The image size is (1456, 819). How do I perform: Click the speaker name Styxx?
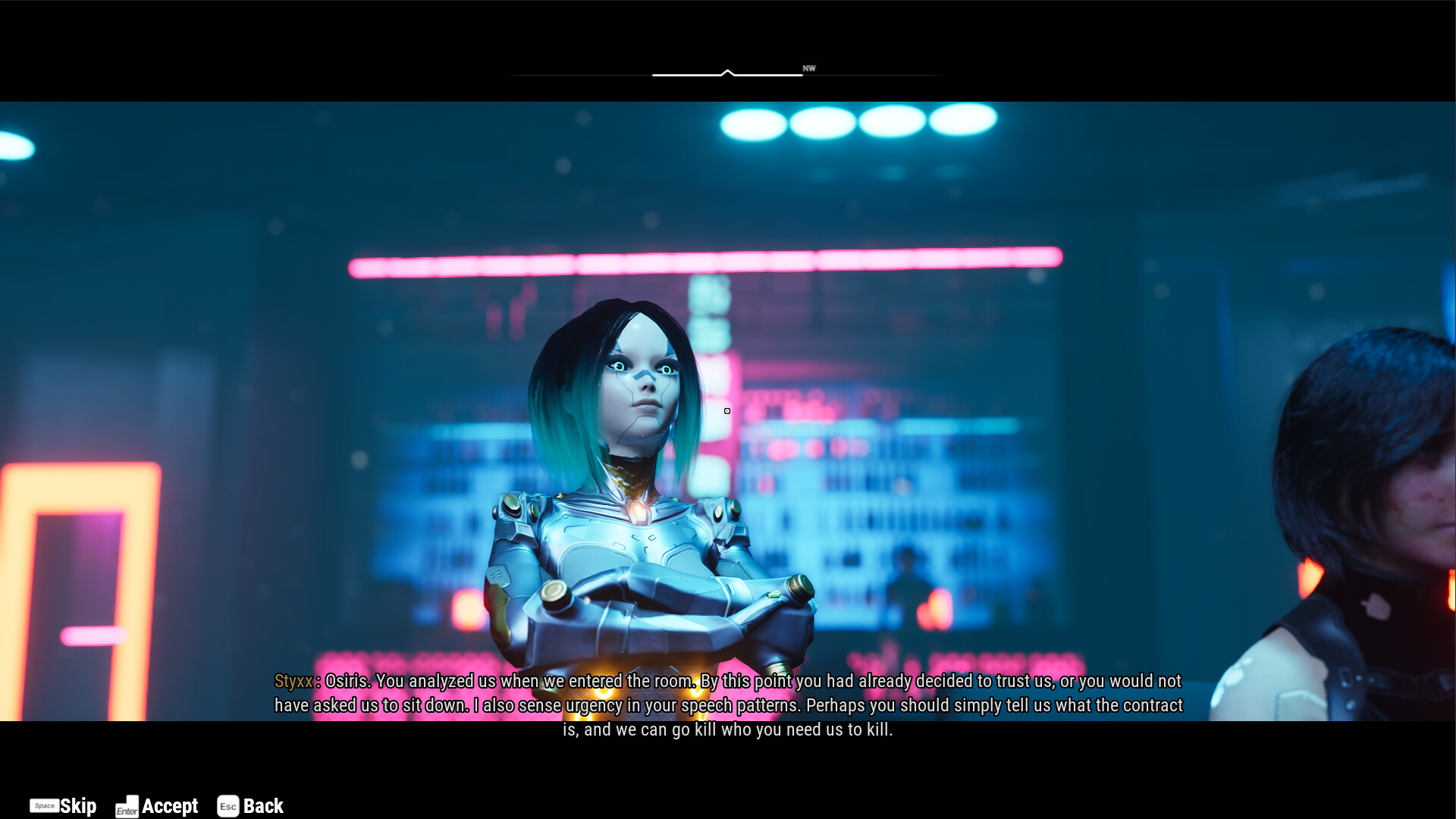[x=293, y=681]
